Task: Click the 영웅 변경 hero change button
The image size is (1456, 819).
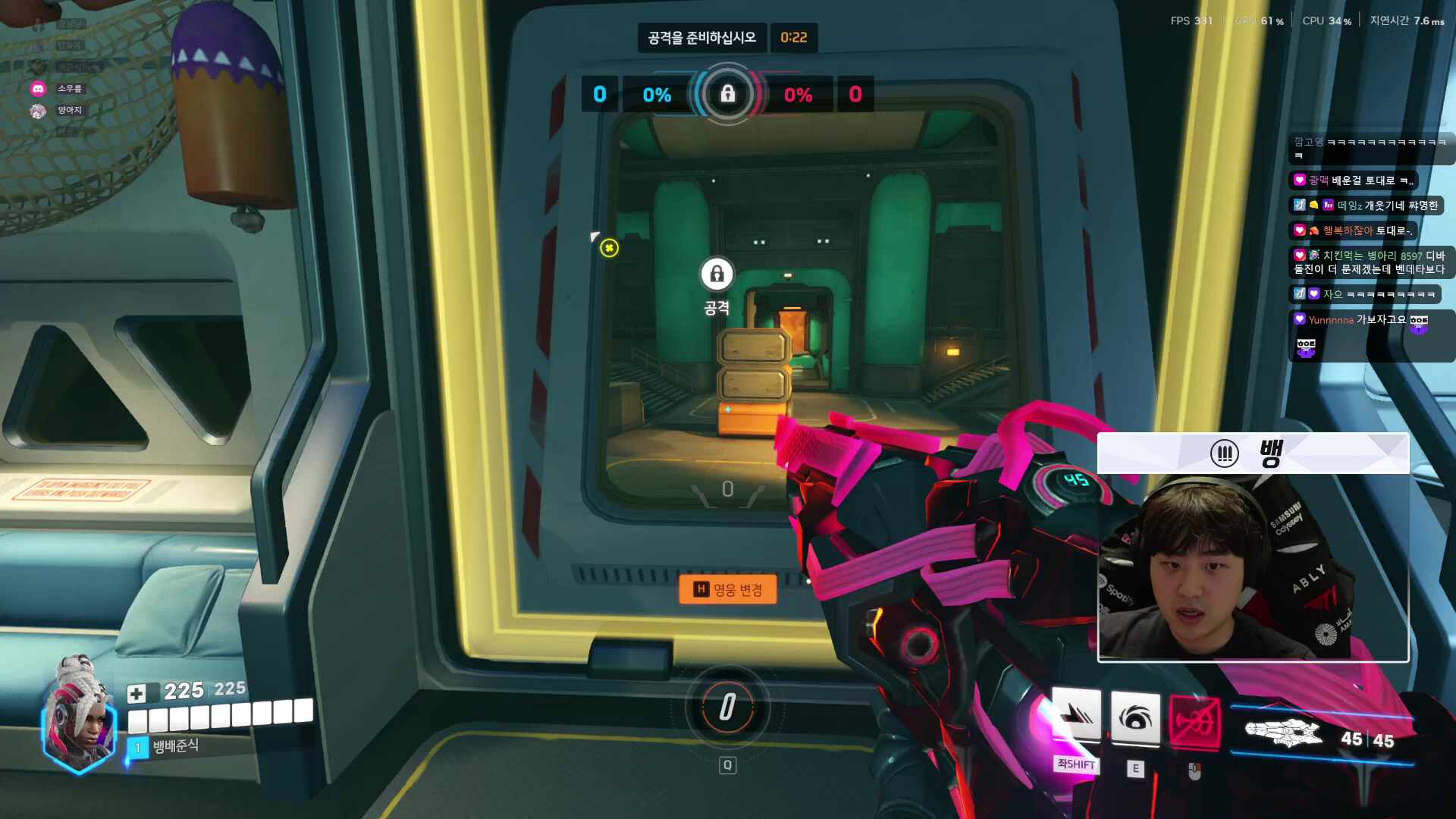Action: pyautogui.click(x=727, y=589)
